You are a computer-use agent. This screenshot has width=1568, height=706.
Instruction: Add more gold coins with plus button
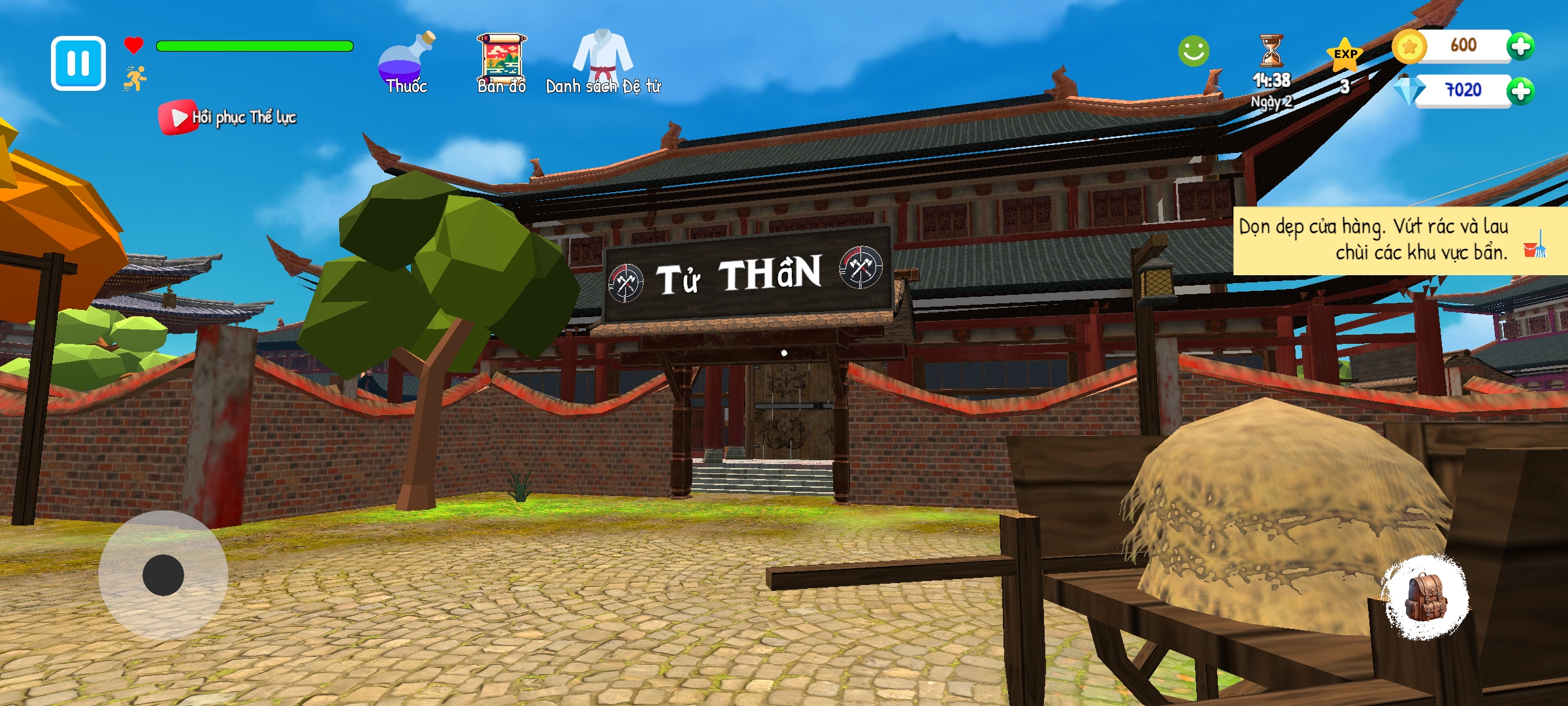pos(1520,46)
